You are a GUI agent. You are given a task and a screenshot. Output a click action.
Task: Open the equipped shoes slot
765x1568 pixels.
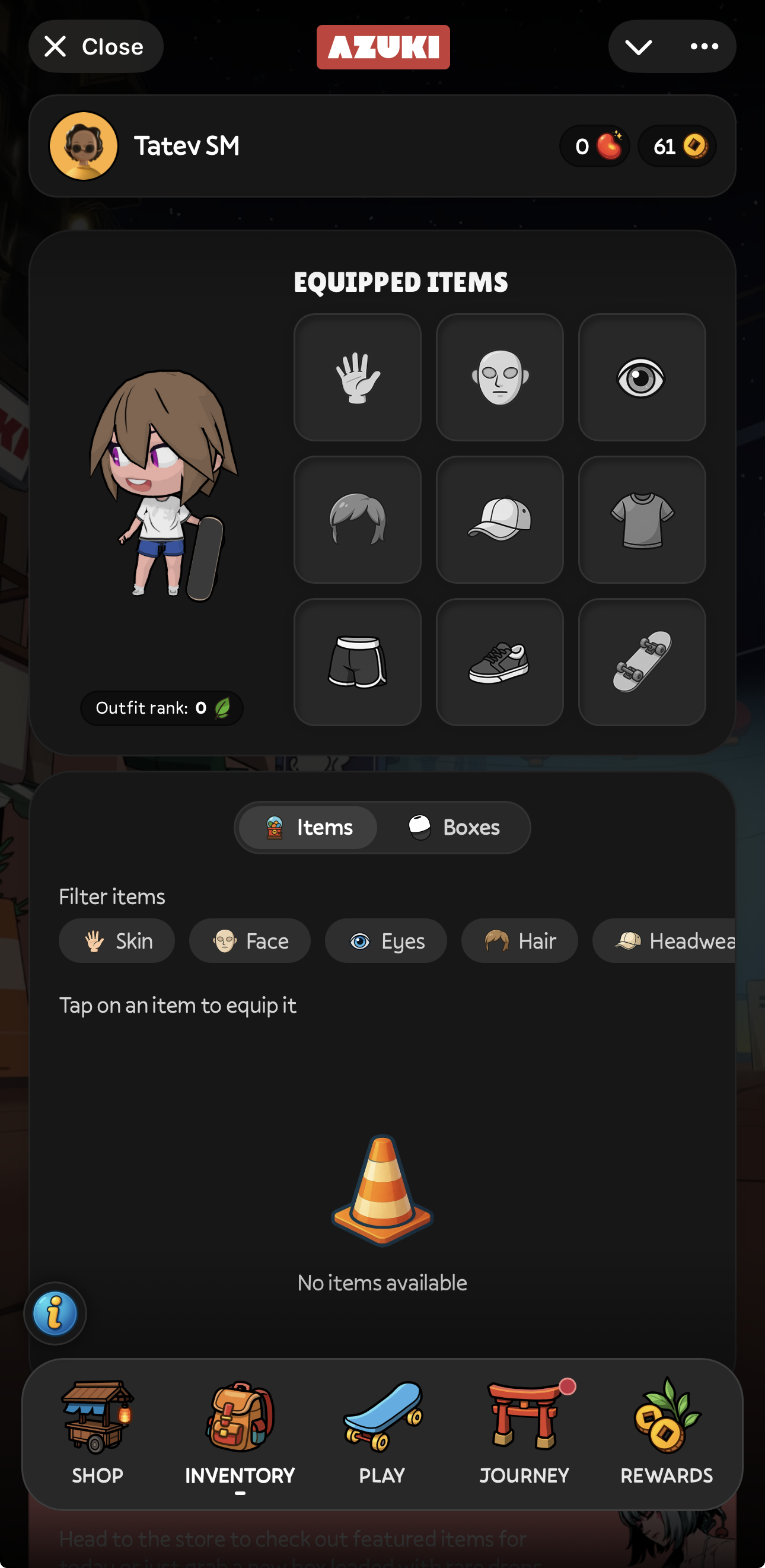click(500, 662)
